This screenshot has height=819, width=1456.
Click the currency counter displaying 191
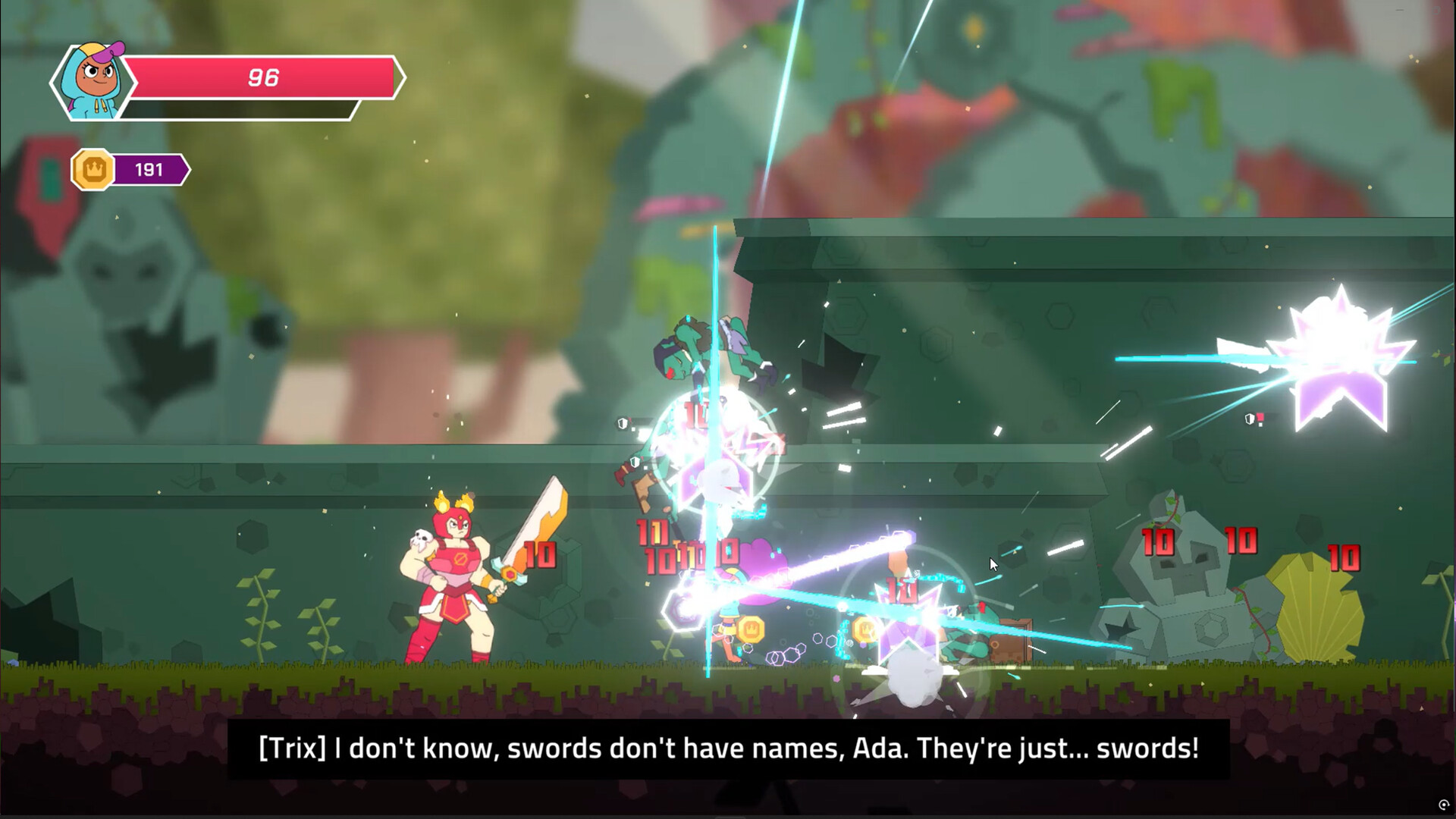click(x=149, y=169)
